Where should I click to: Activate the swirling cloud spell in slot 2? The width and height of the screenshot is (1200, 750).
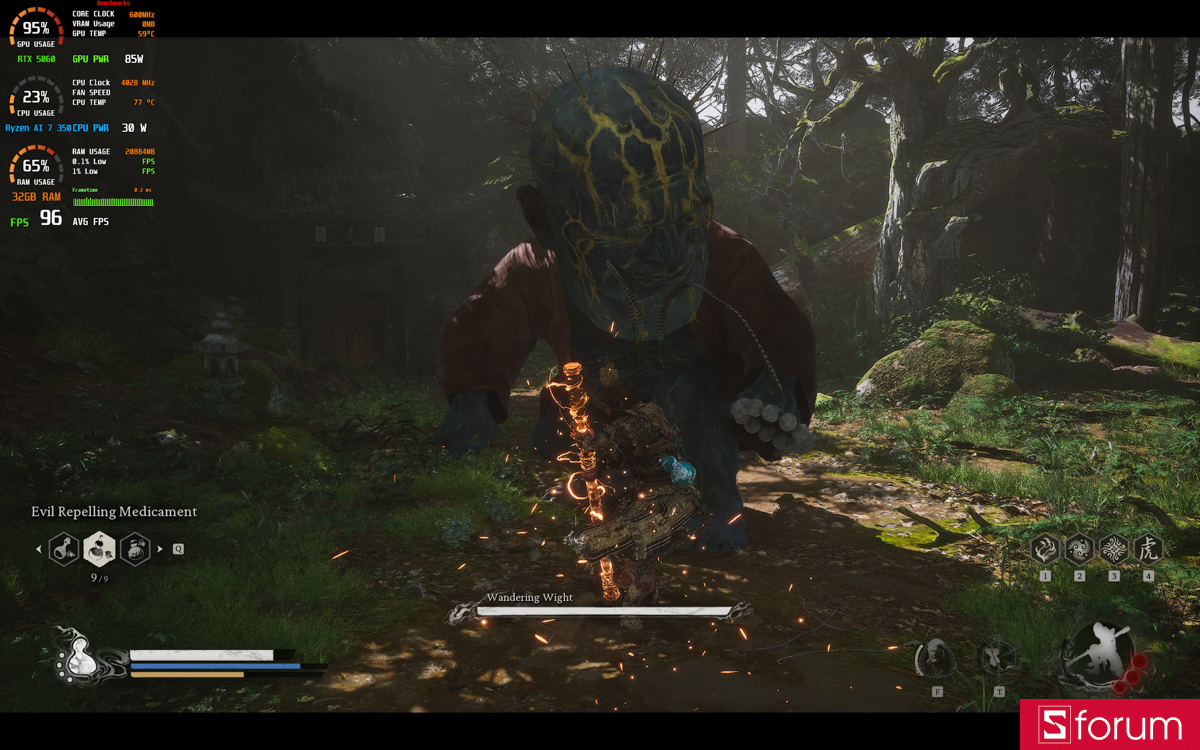pyautogui.click(x=1079, y=548)
